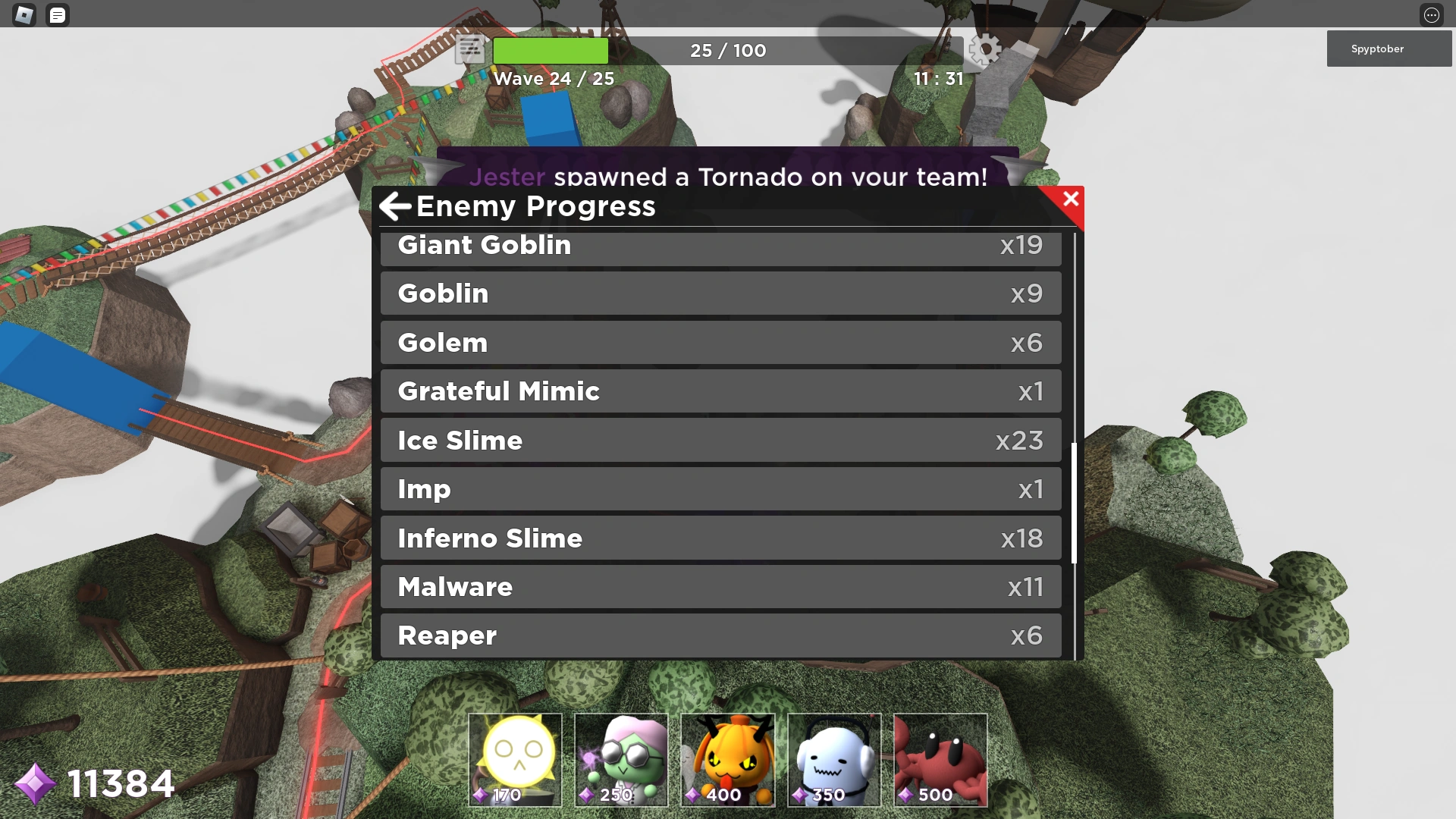The height and width of the screenshot is (819, 1456).
Task: Select the Grateful Mimic enemy entry
Action: pos(720,391)
